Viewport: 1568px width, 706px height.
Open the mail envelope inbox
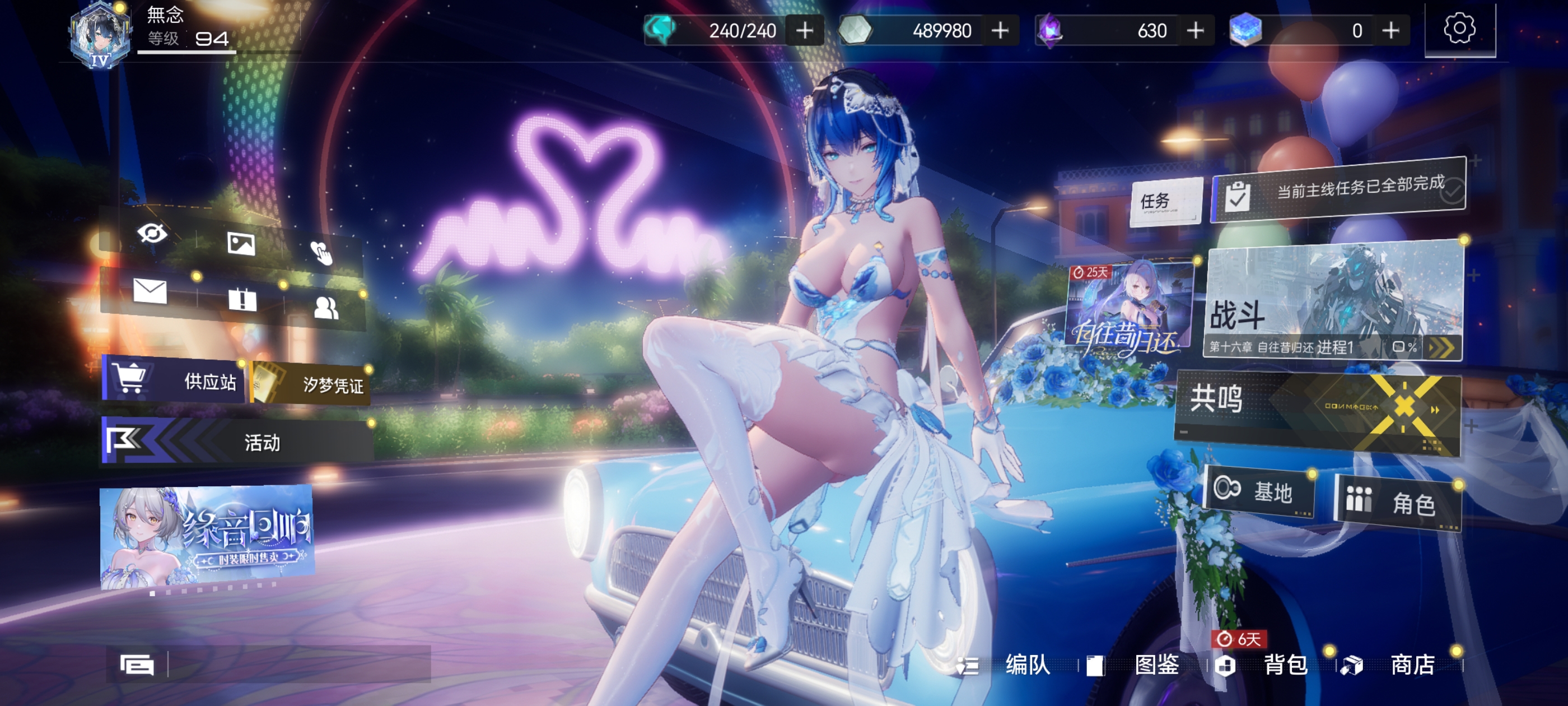click(x=150, y=291)
